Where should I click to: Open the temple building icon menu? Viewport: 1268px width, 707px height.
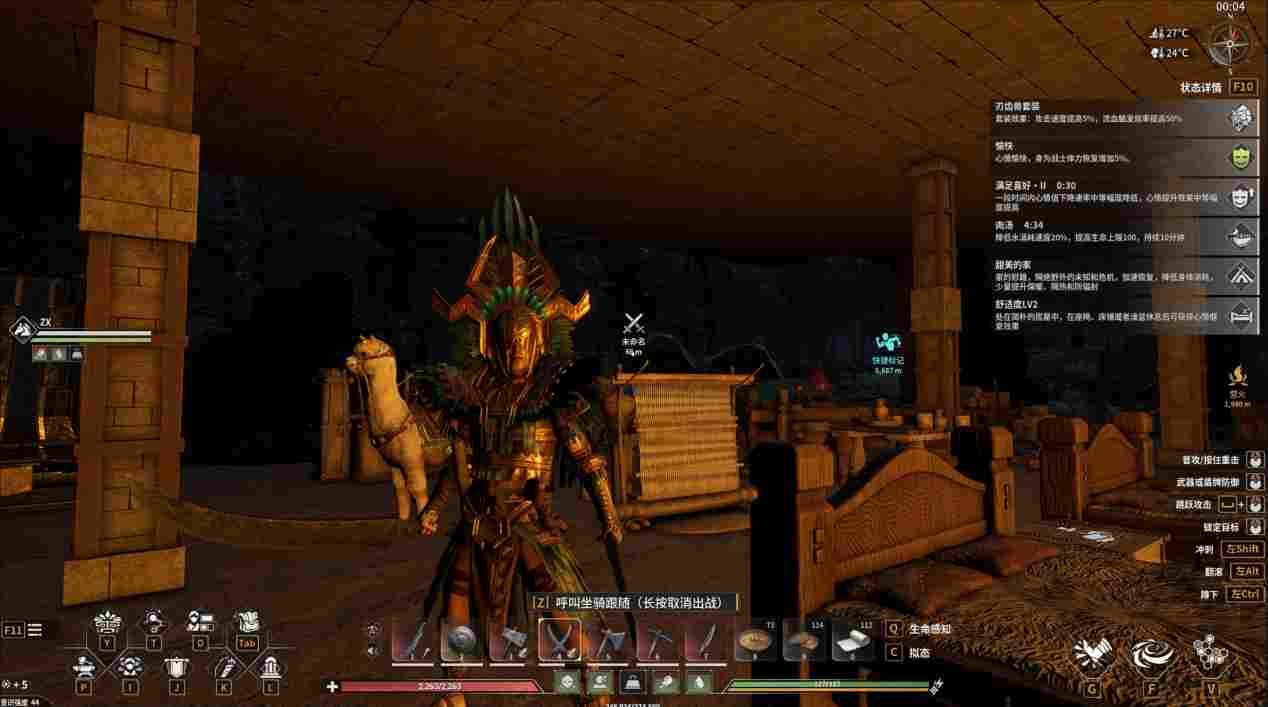pyautogui.click(x=270, y=668)
